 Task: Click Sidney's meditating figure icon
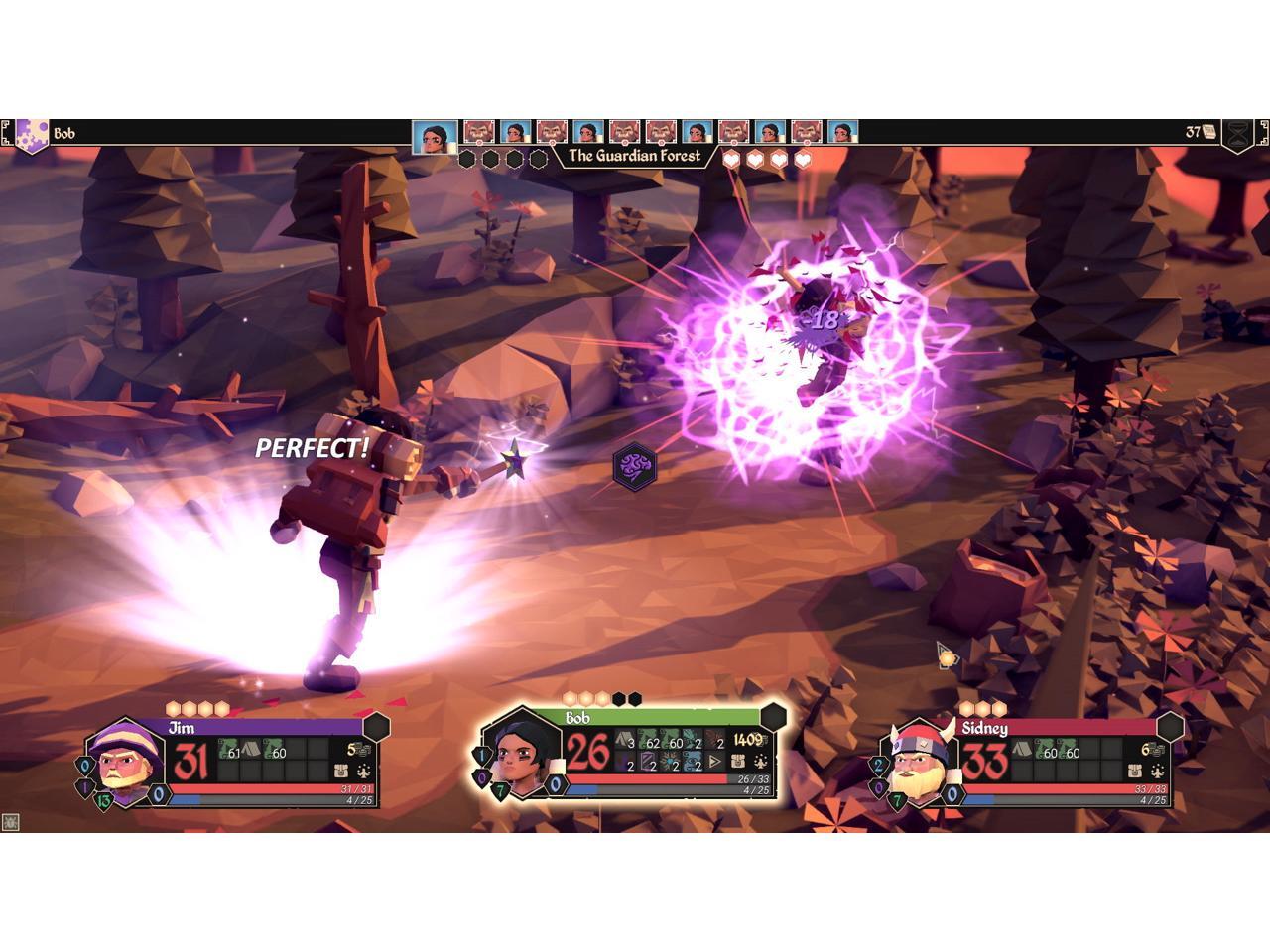pyautogui.click(x=1158, y=772)
